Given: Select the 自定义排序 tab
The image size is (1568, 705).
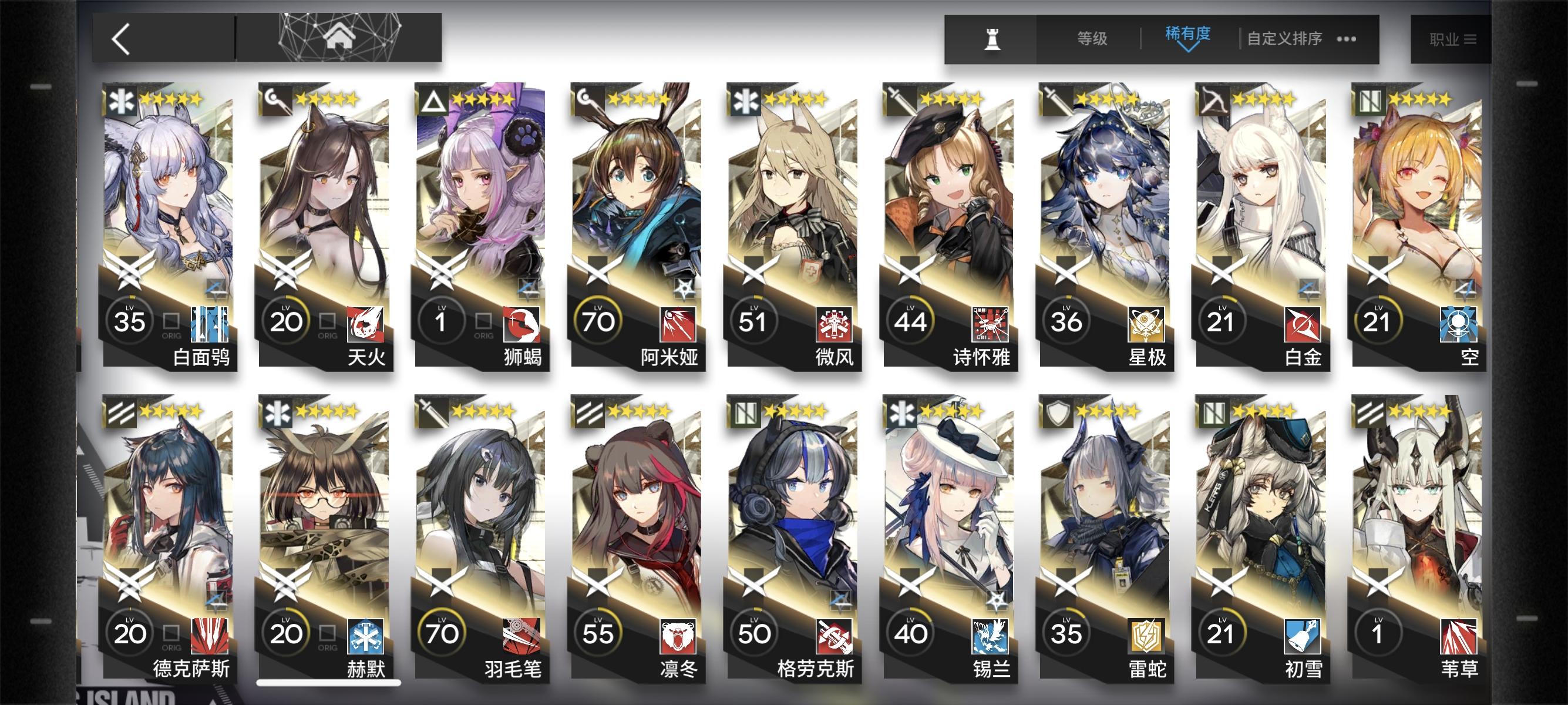Looking at the screenshot, I should 1284,38.
